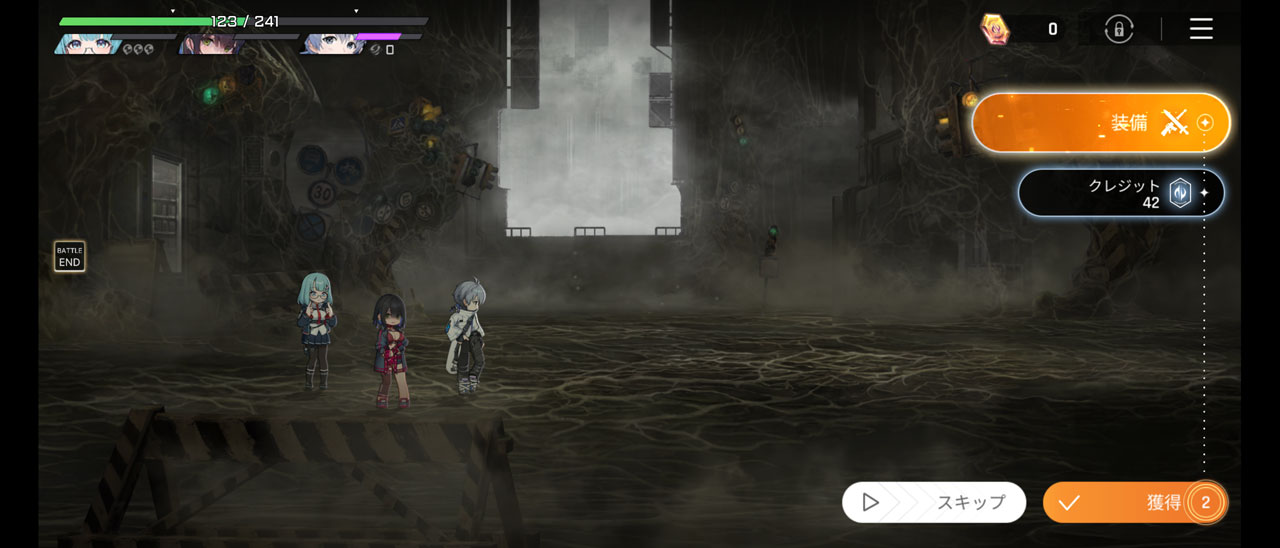This screenshot has width=1280, height=548.
Task: Select the silver-haired character portrait
Action: 332,44
